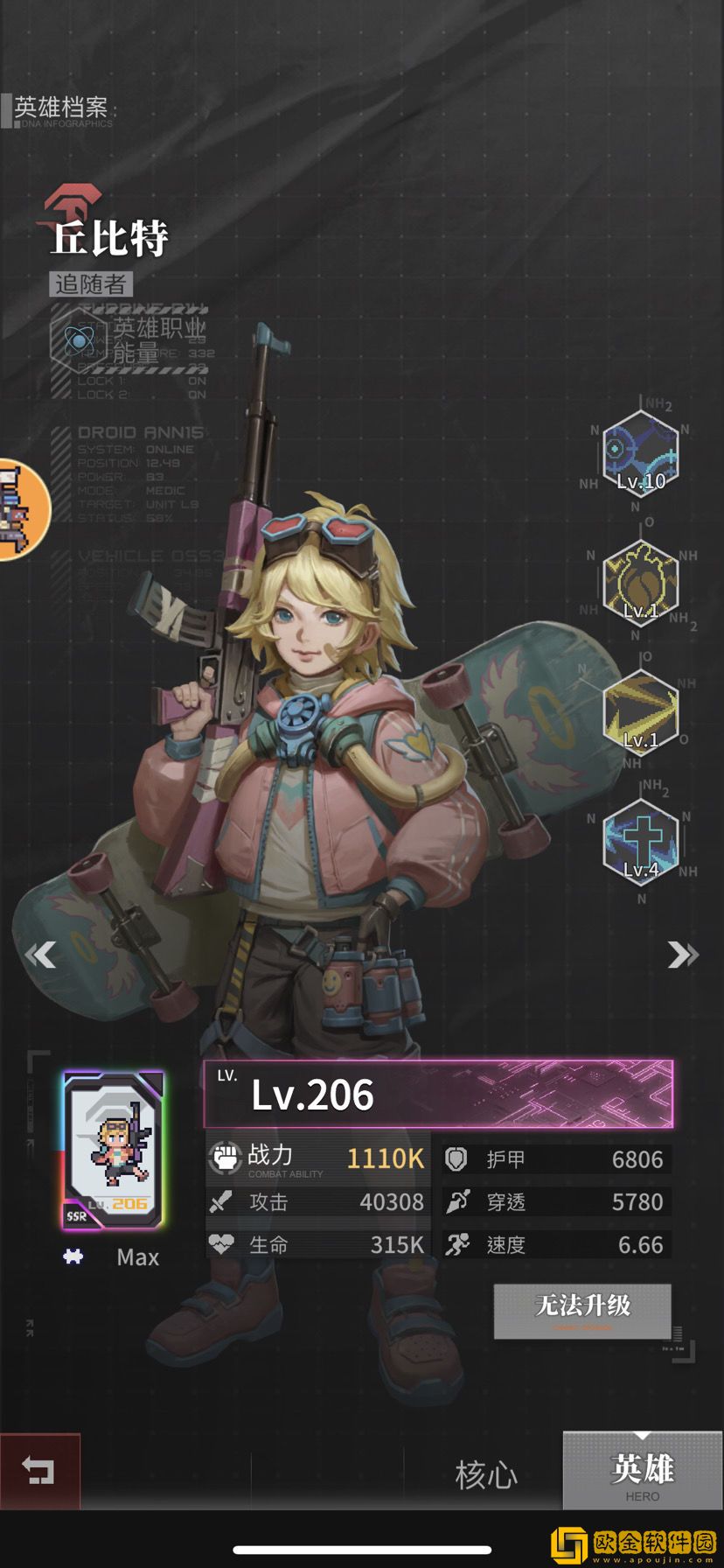Open the SSR hero card thumbnail
724x1568 pixels.
tap(113, 1150)
